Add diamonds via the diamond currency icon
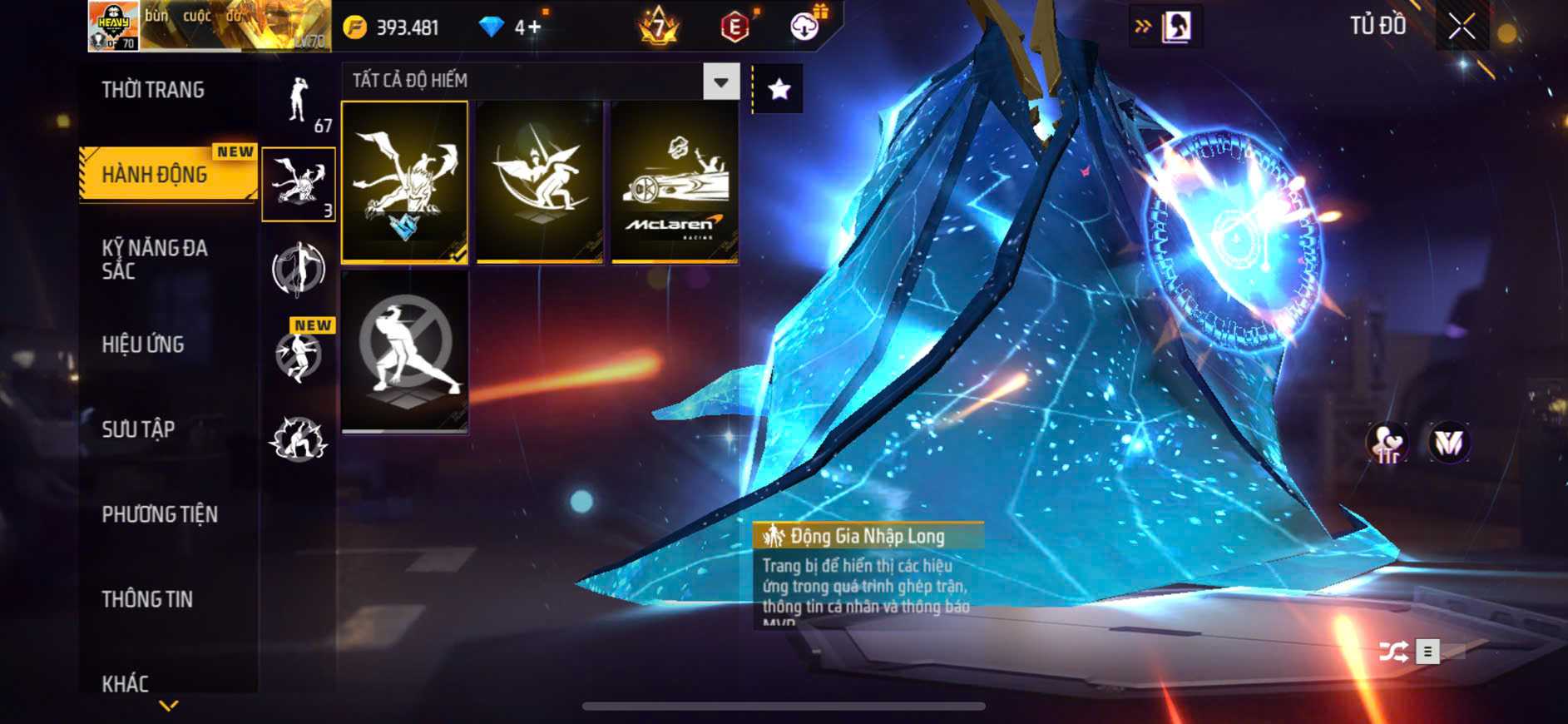1568x724 pixels. click(492, 27)
